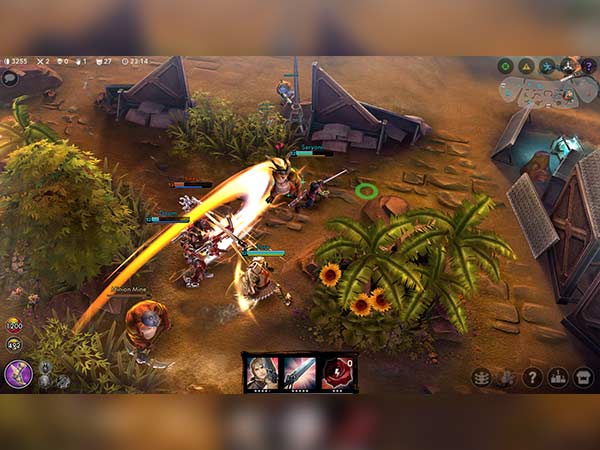Image resolution: width=600 pixels, height=450 pixels.
Task: Send the blue running figure ping
Action: [x=548, y=66]
